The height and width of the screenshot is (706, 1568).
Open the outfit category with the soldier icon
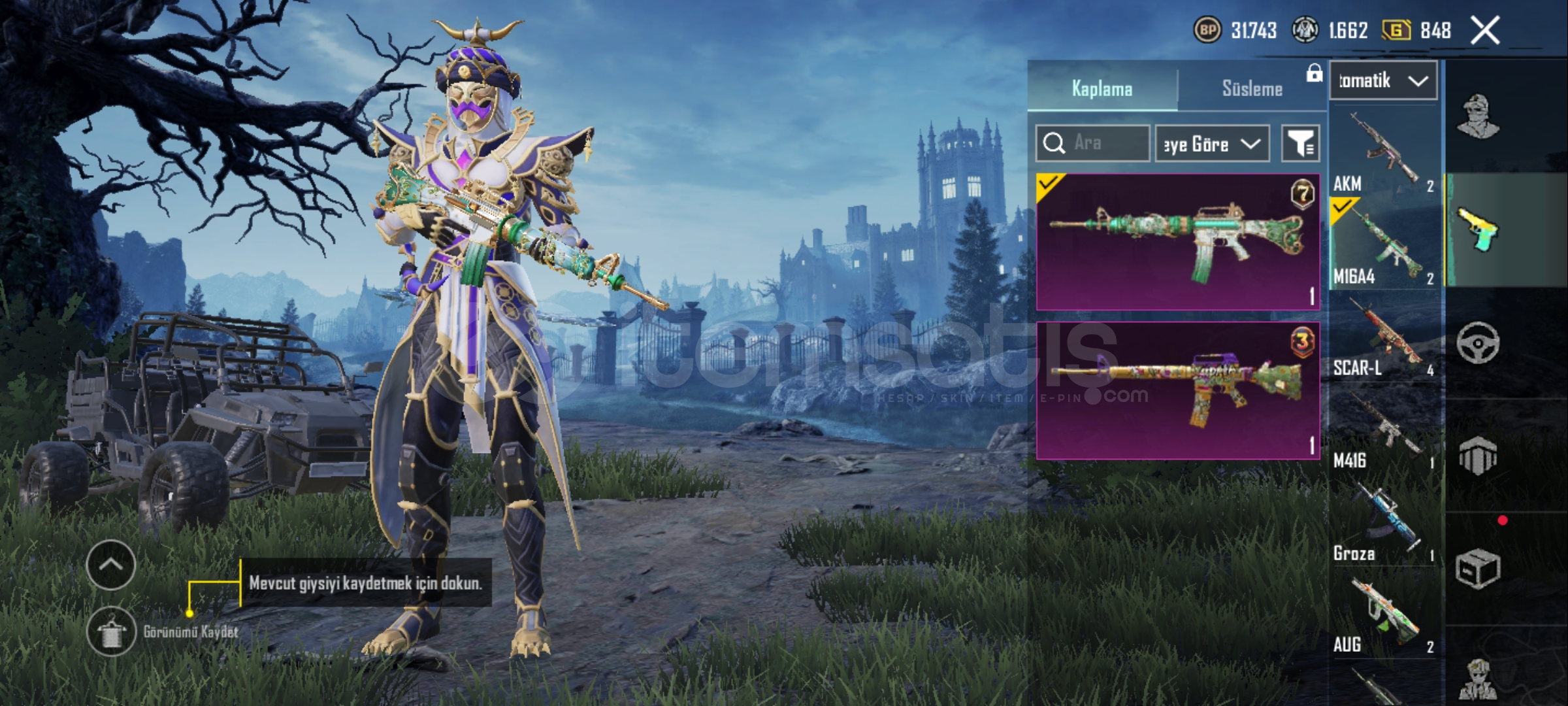(x=1478, y=116)
